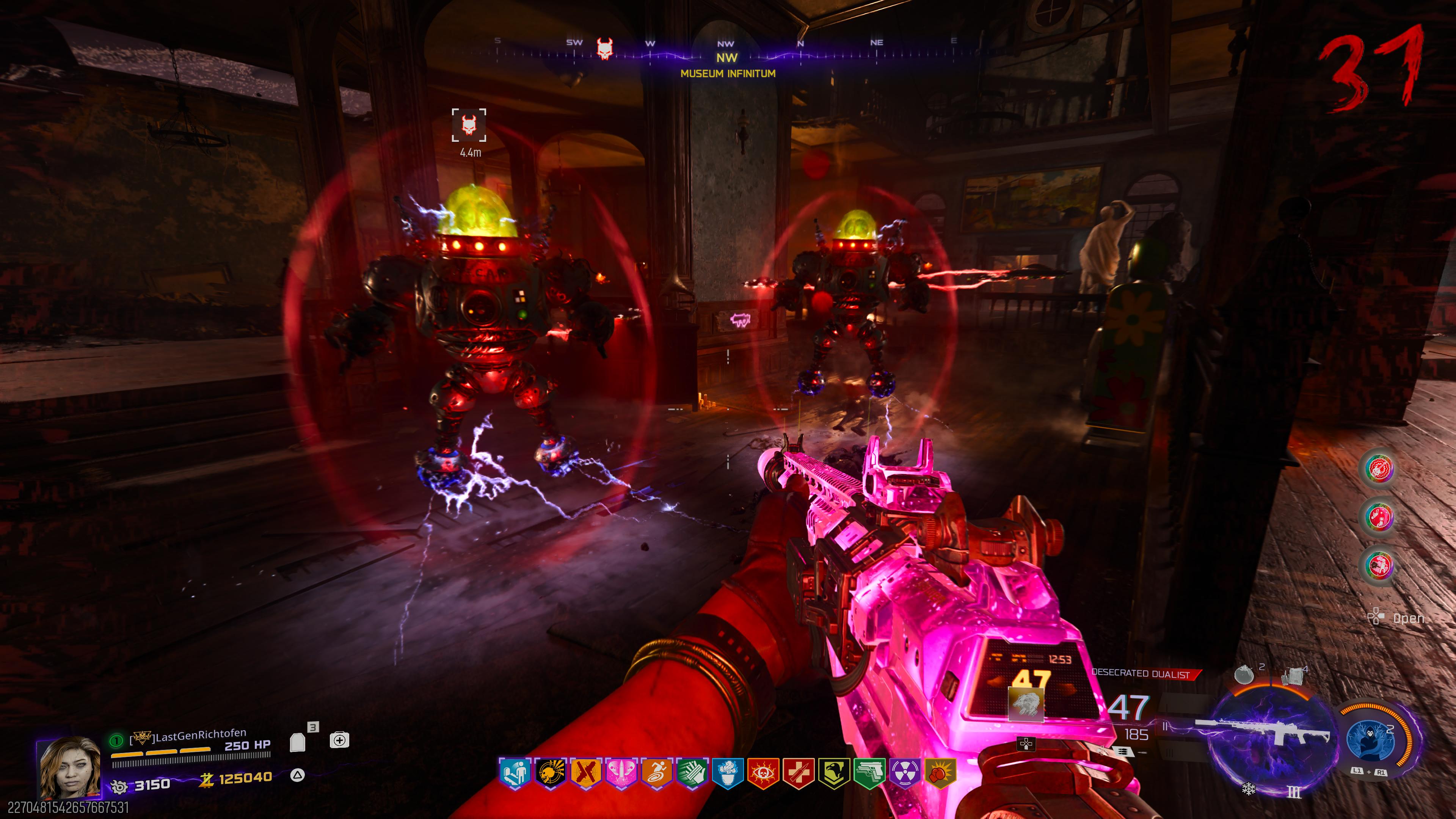Select the rifle weapon icon
The height and width of the screenshot is (819, 1456).
click(x=1266, y=735)
